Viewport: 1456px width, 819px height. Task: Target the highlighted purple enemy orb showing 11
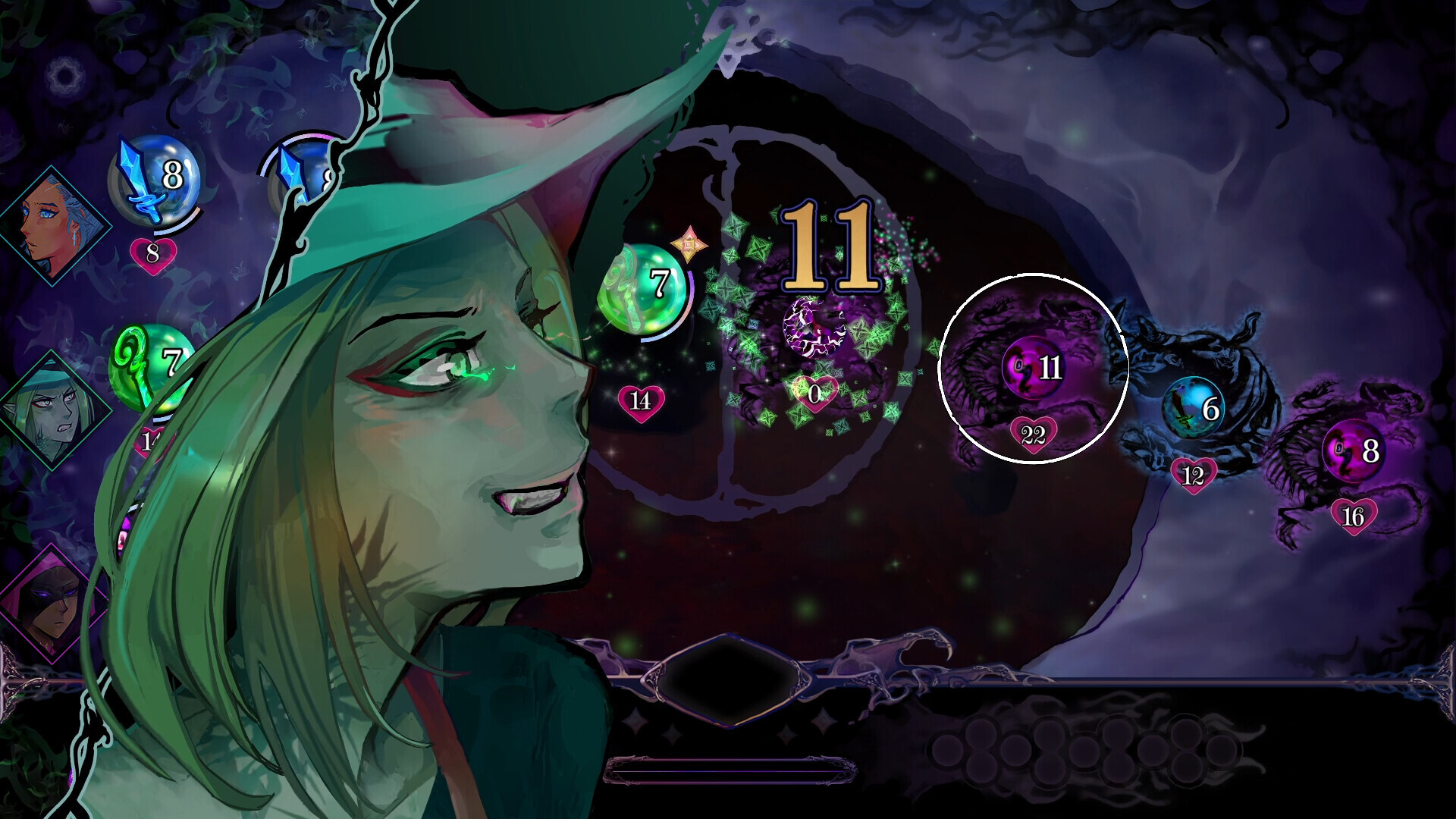1033,370
